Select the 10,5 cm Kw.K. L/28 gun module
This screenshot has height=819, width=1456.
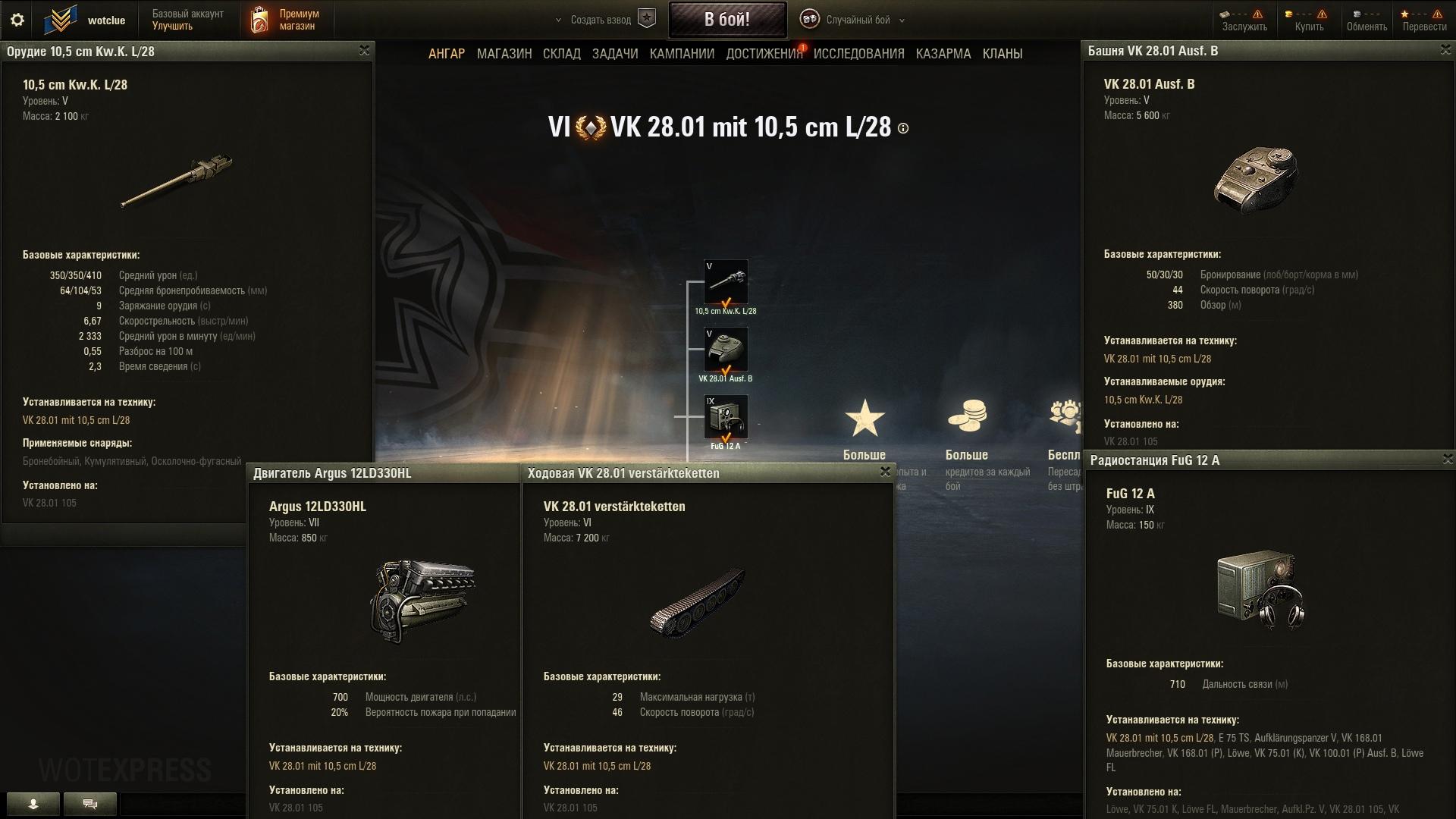[x=726, y=282]
